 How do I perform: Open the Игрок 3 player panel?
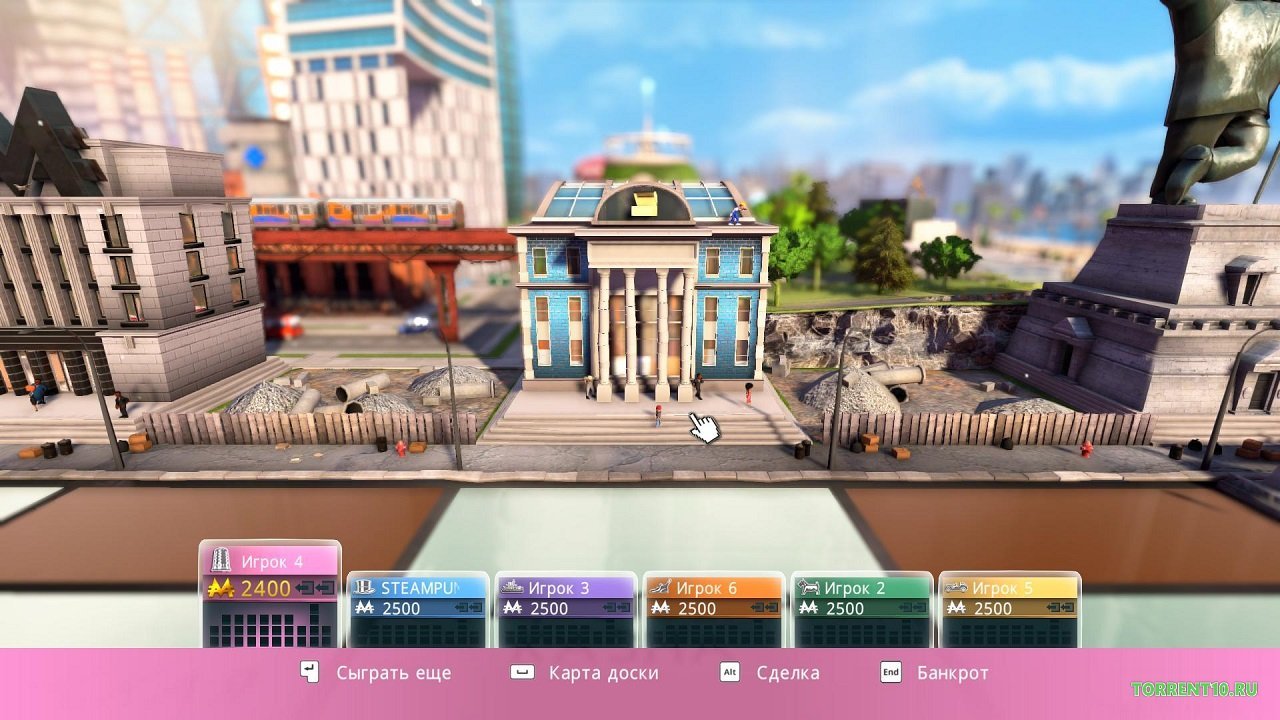565,608
